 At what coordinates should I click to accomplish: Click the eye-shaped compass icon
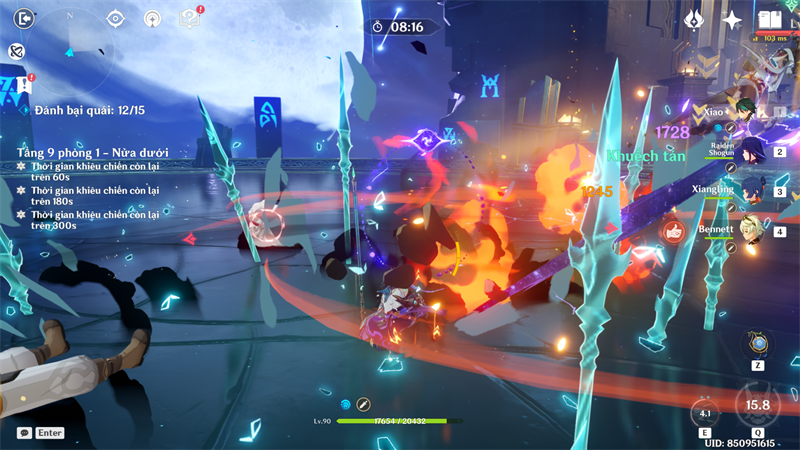coord(116,18)
